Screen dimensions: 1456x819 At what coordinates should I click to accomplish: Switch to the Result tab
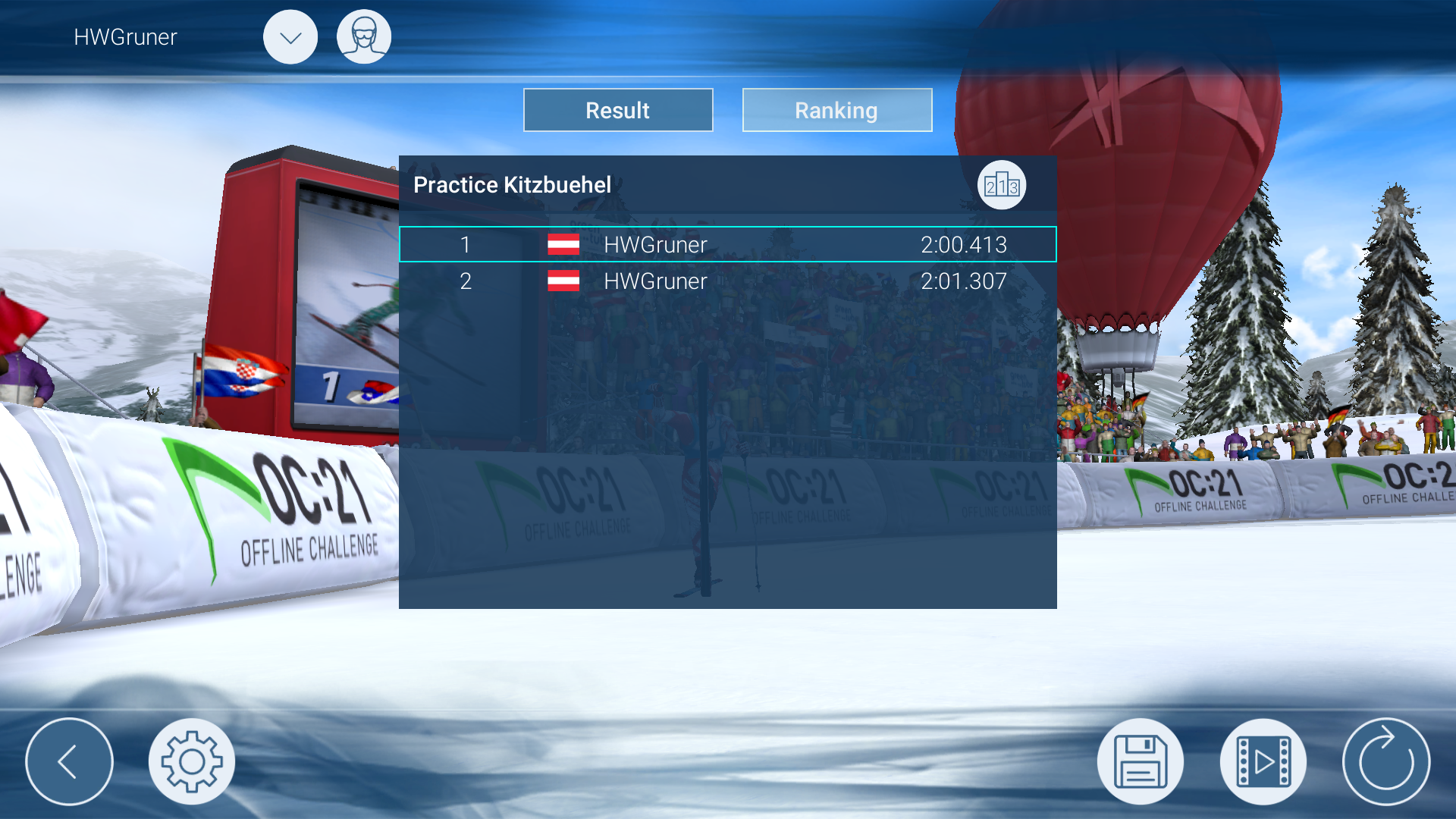click(618, 110)
